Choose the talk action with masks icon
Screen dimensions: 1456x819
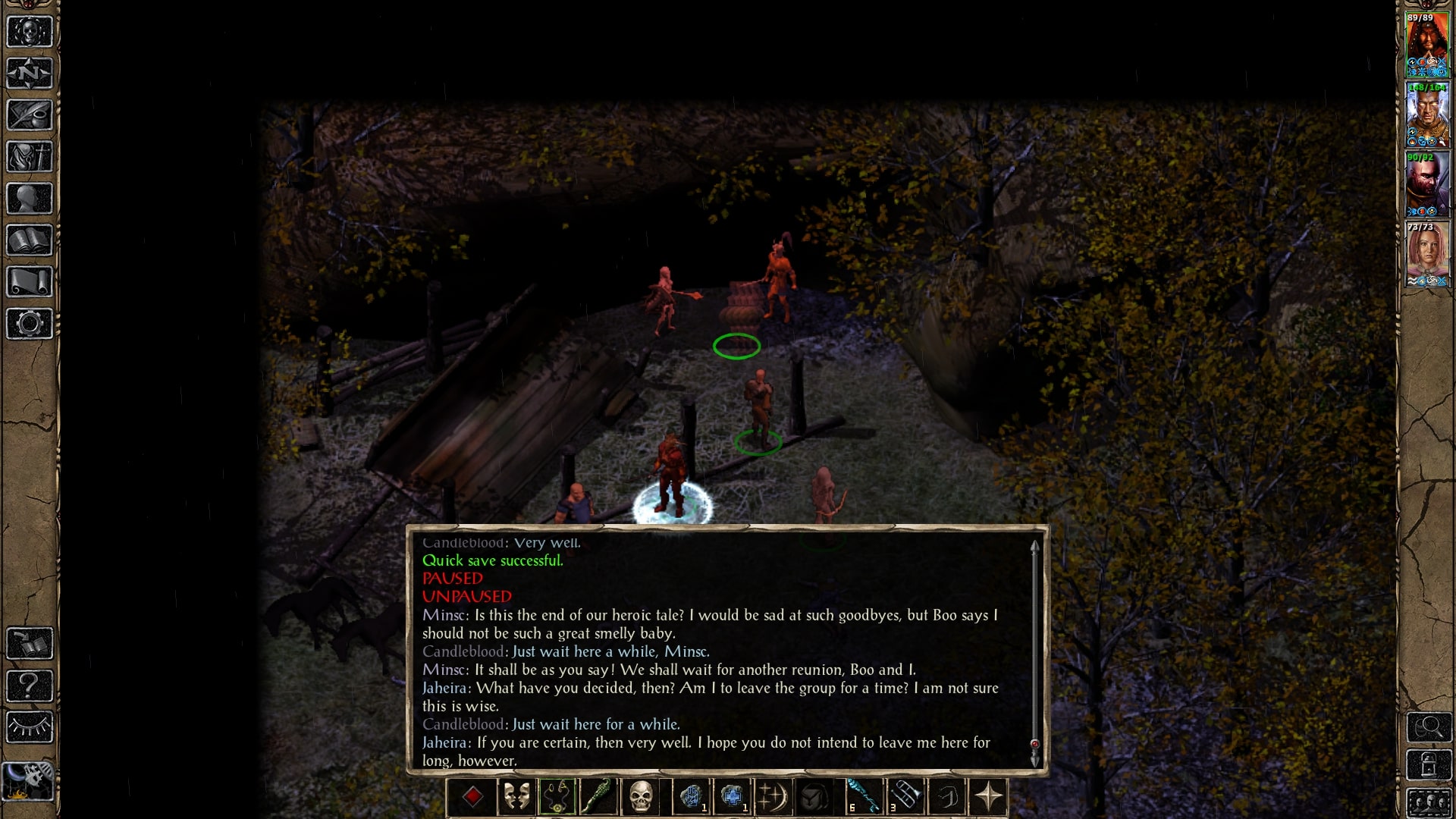coord(516,797)
